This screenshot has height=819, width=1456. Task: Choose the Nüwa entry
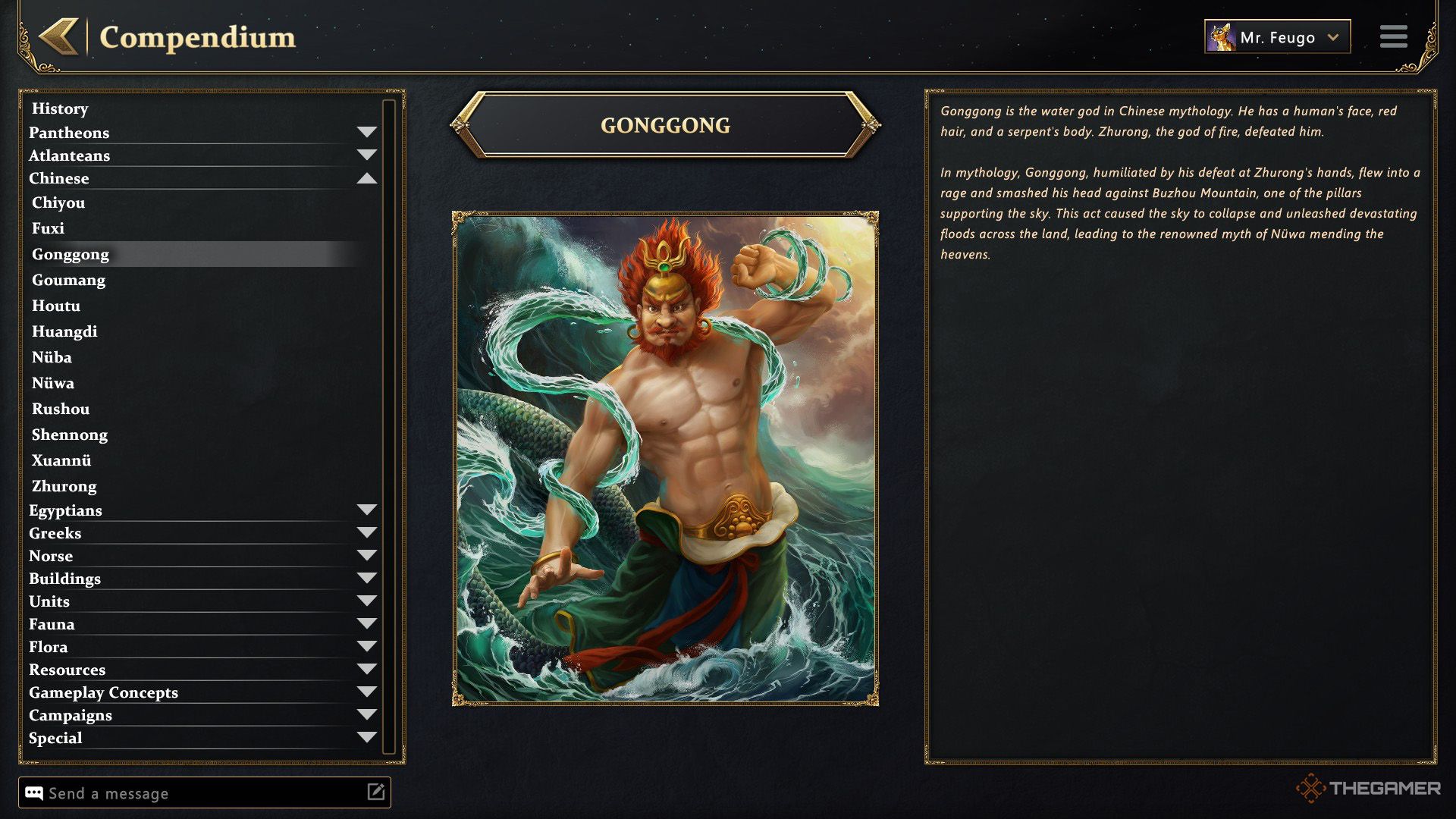53,383
